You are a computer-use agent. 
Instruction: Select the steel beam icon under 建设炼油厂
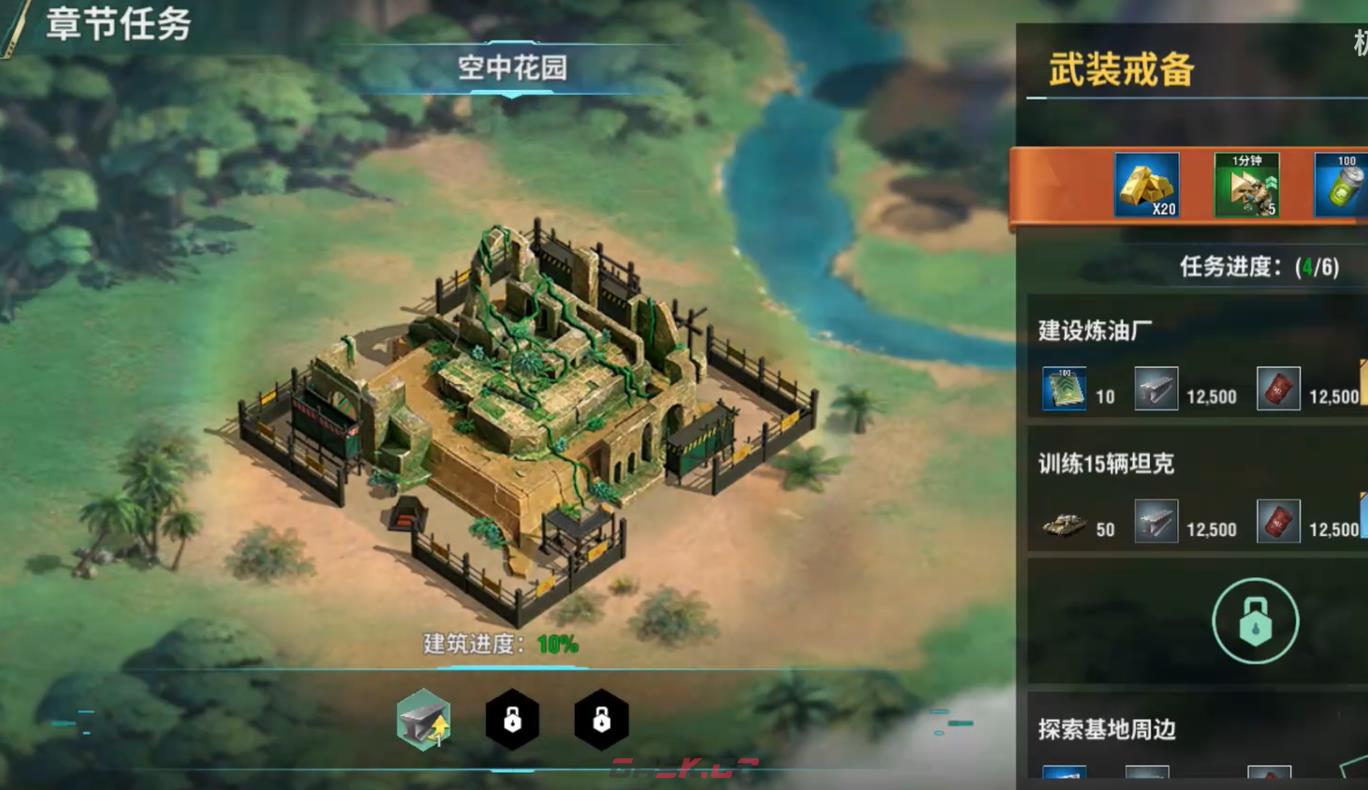pyautogui.click(x=1158, y=390)
